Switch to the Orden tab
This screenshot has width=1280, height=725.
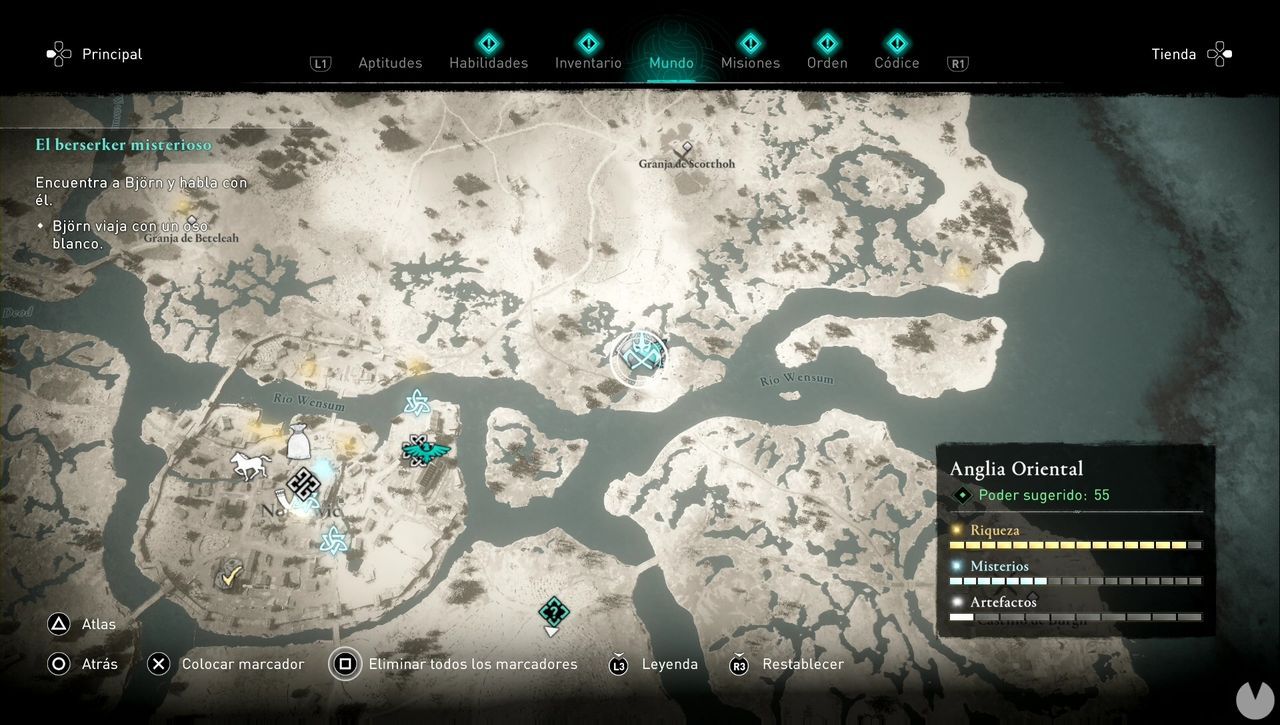point(827,63)
